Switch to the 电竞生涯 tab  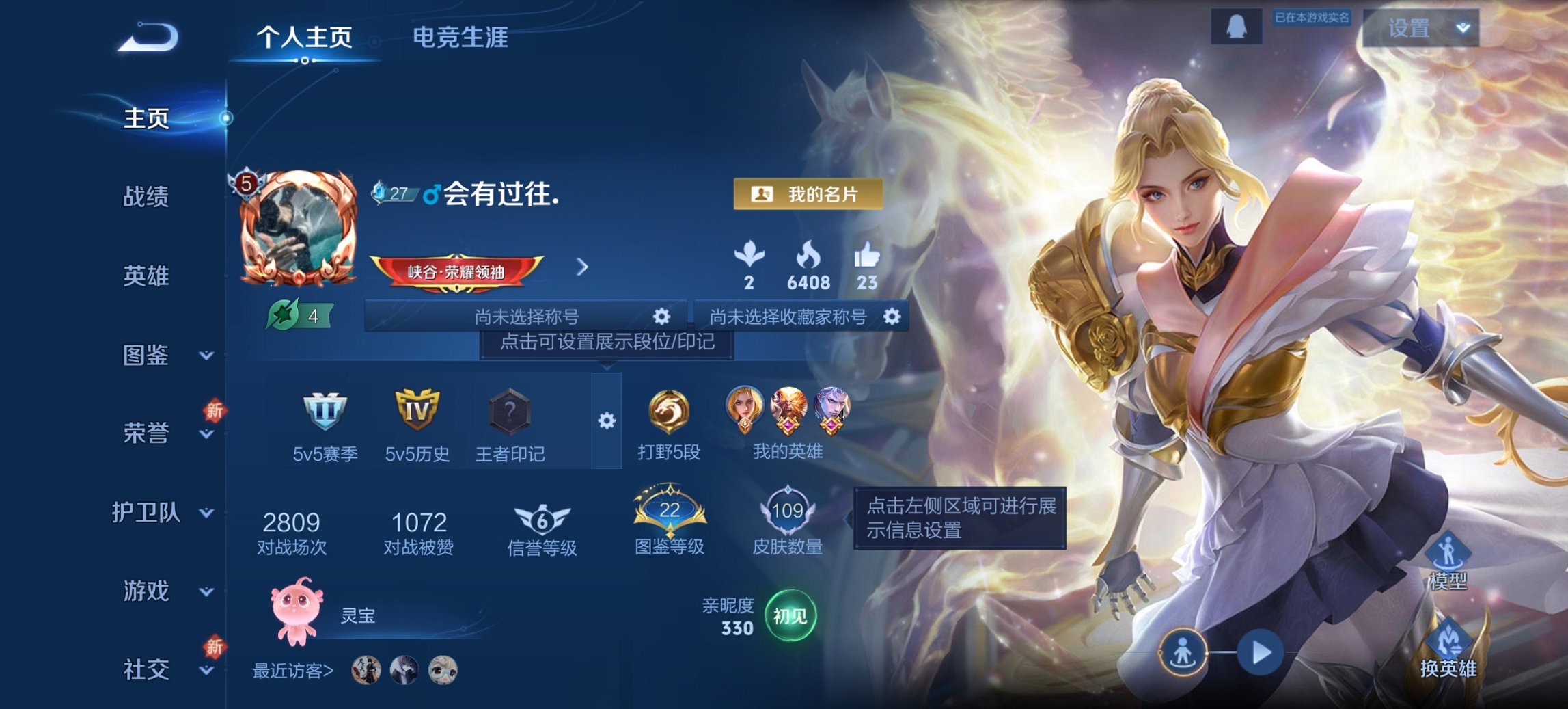point(458,40)
